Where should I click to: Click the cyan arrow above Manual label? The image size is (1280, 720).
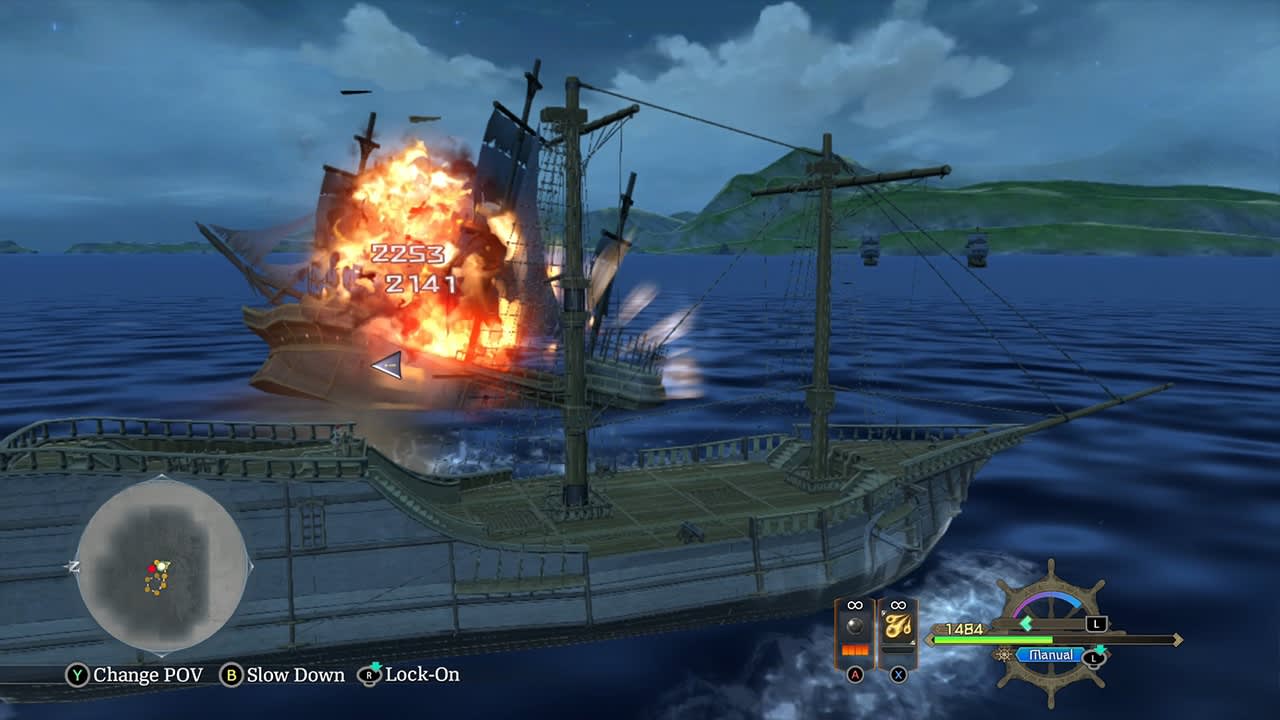point(1100,650)
